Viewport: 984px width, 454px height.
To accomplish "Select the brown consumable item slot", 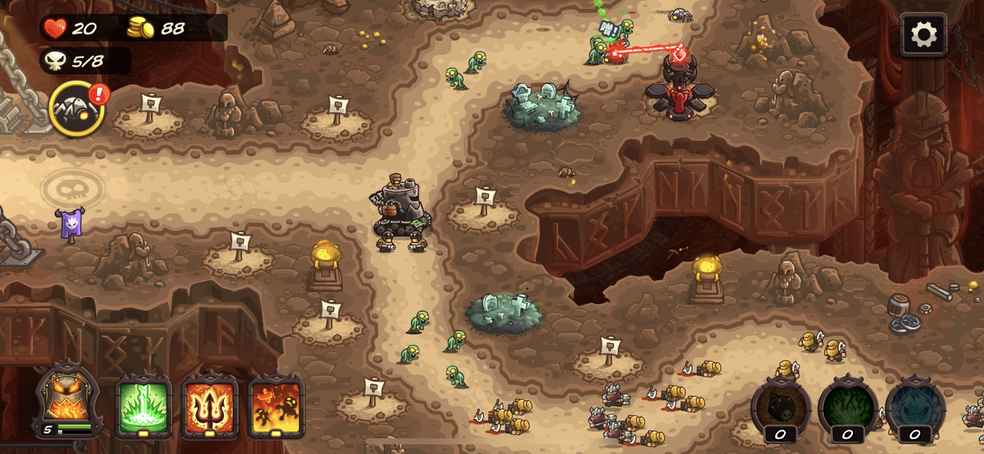I will (x=781, y=407).
